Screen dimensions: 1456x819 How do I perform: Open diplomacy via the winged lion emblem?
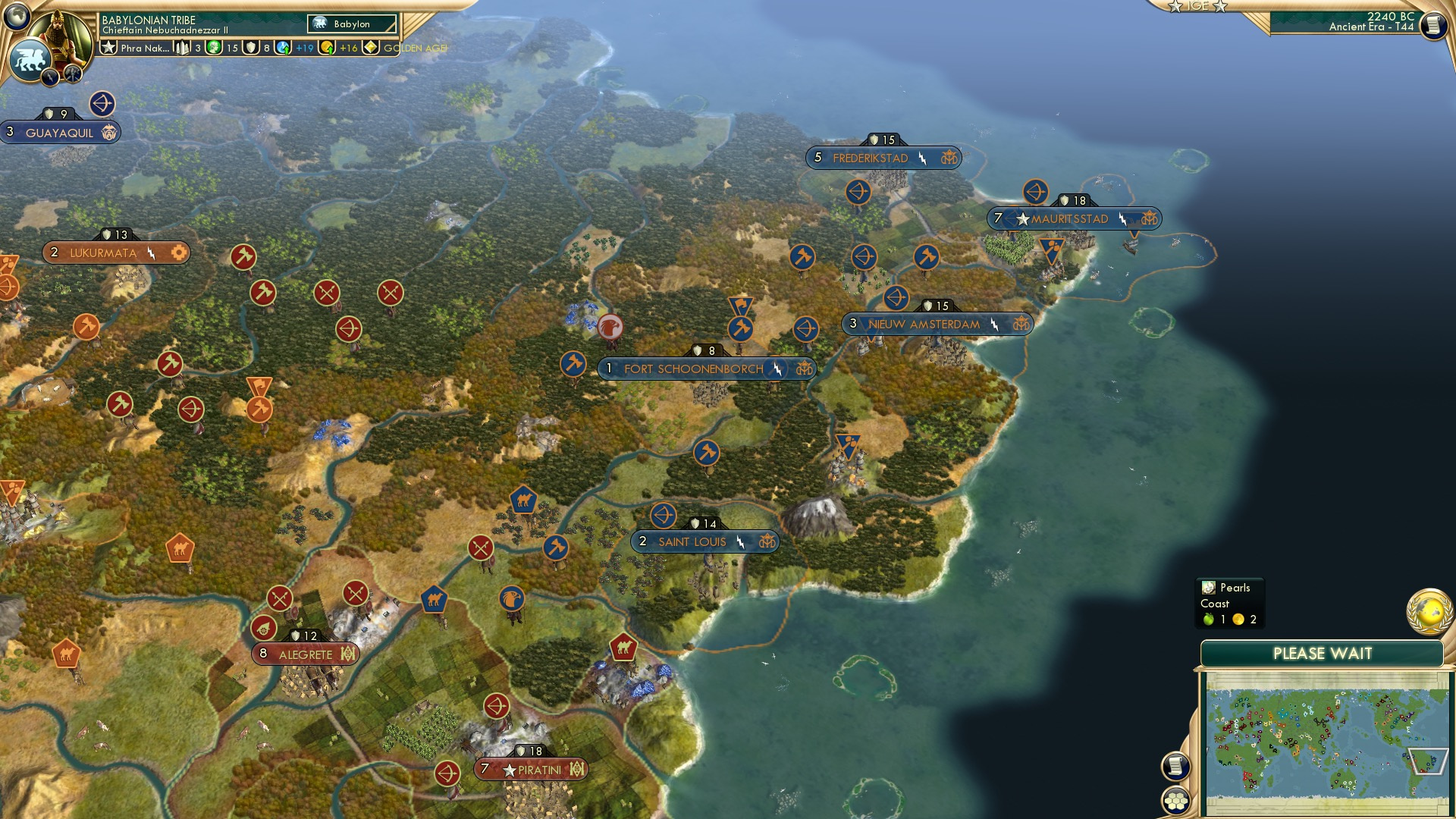coord(31,58)
